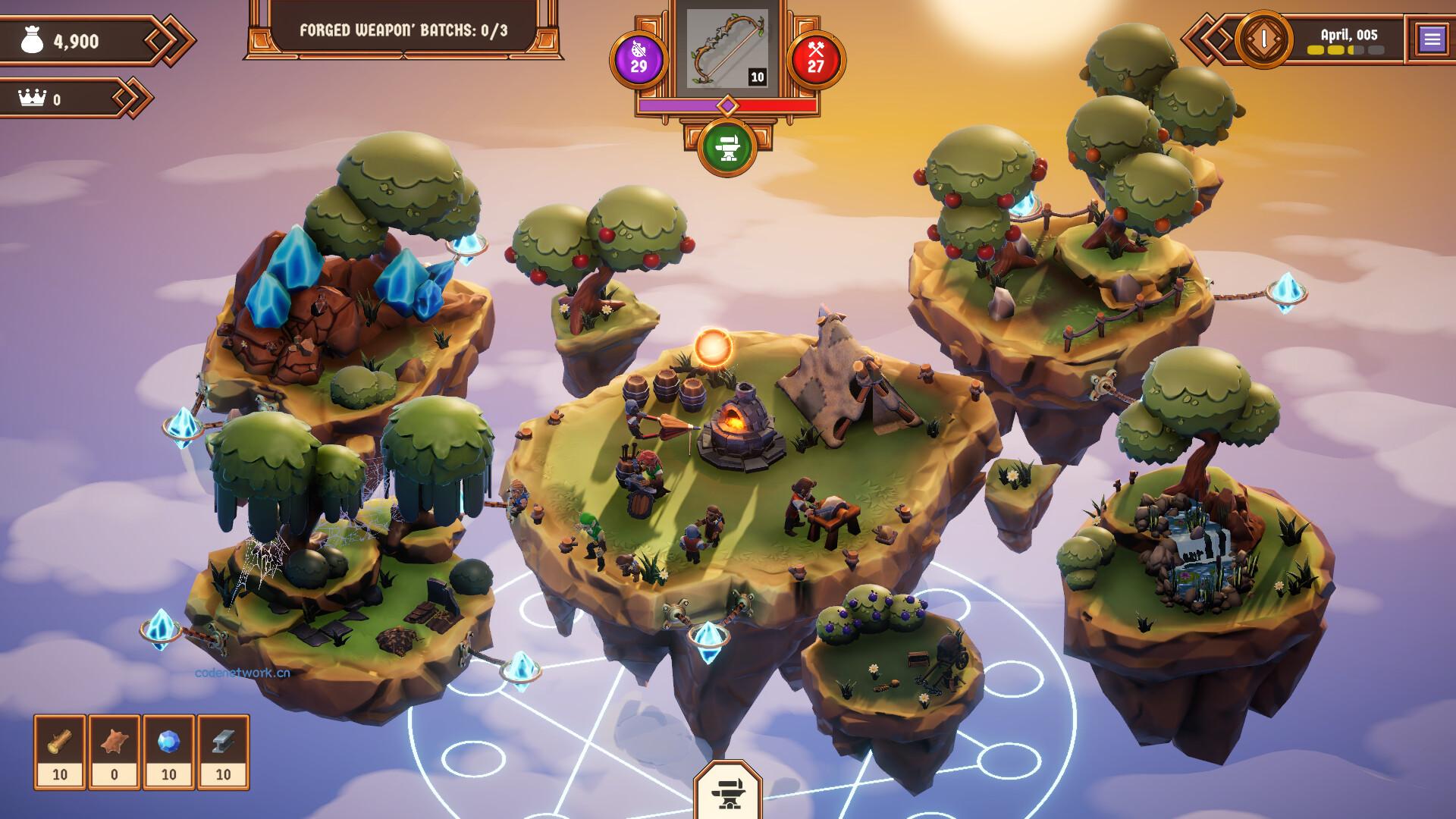This screenshot has height=819, width=1456.
Task: Select the green anvil forge icon
Action: [x=728, y=148]
